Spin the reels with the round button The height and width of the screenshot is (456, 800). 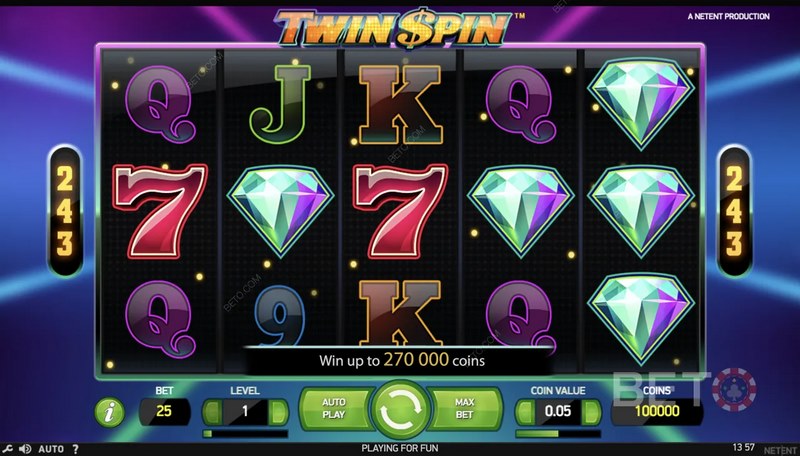399,410
